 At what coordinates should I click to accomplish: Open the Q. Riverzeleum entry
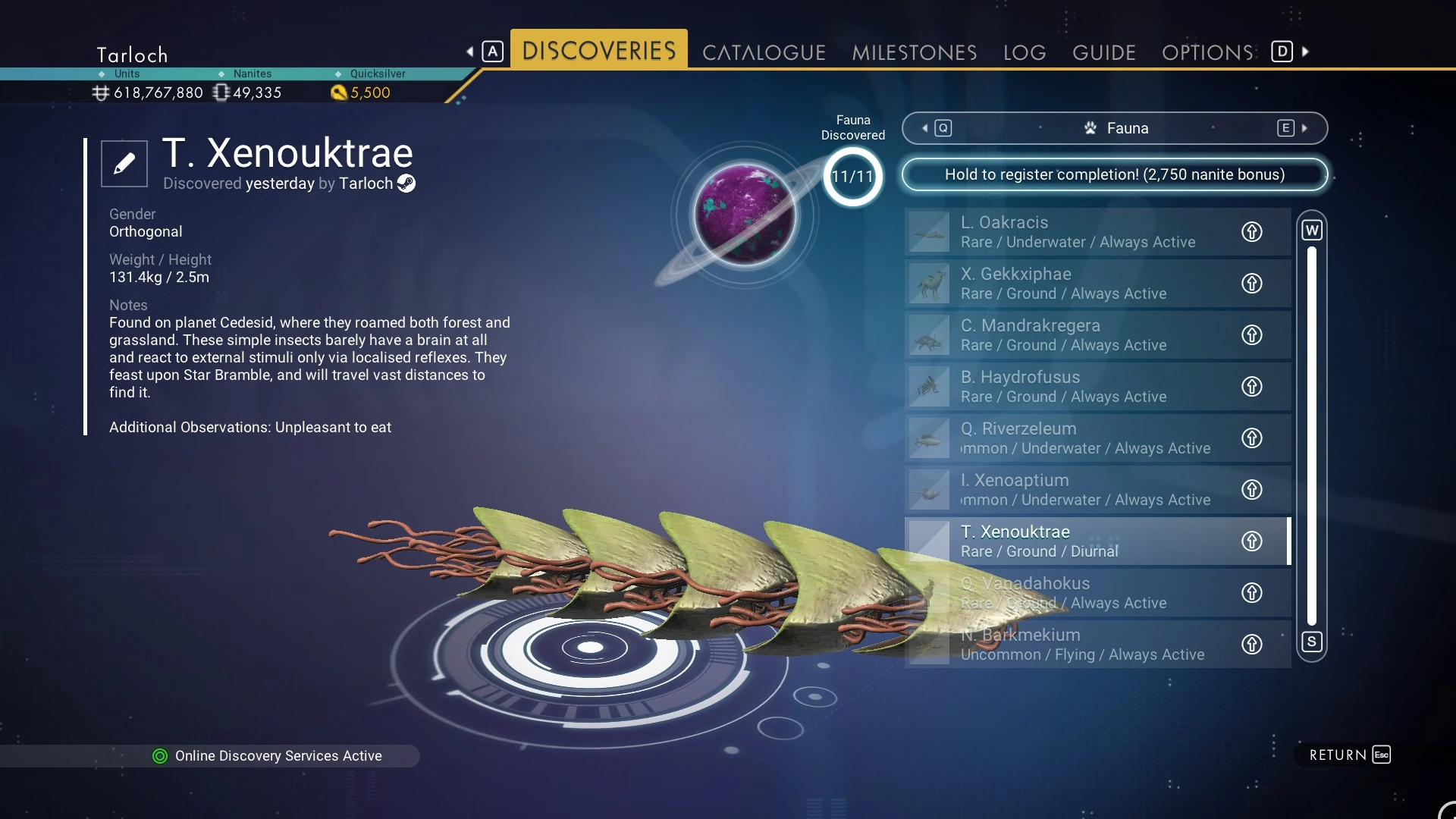coord(1077,438)
